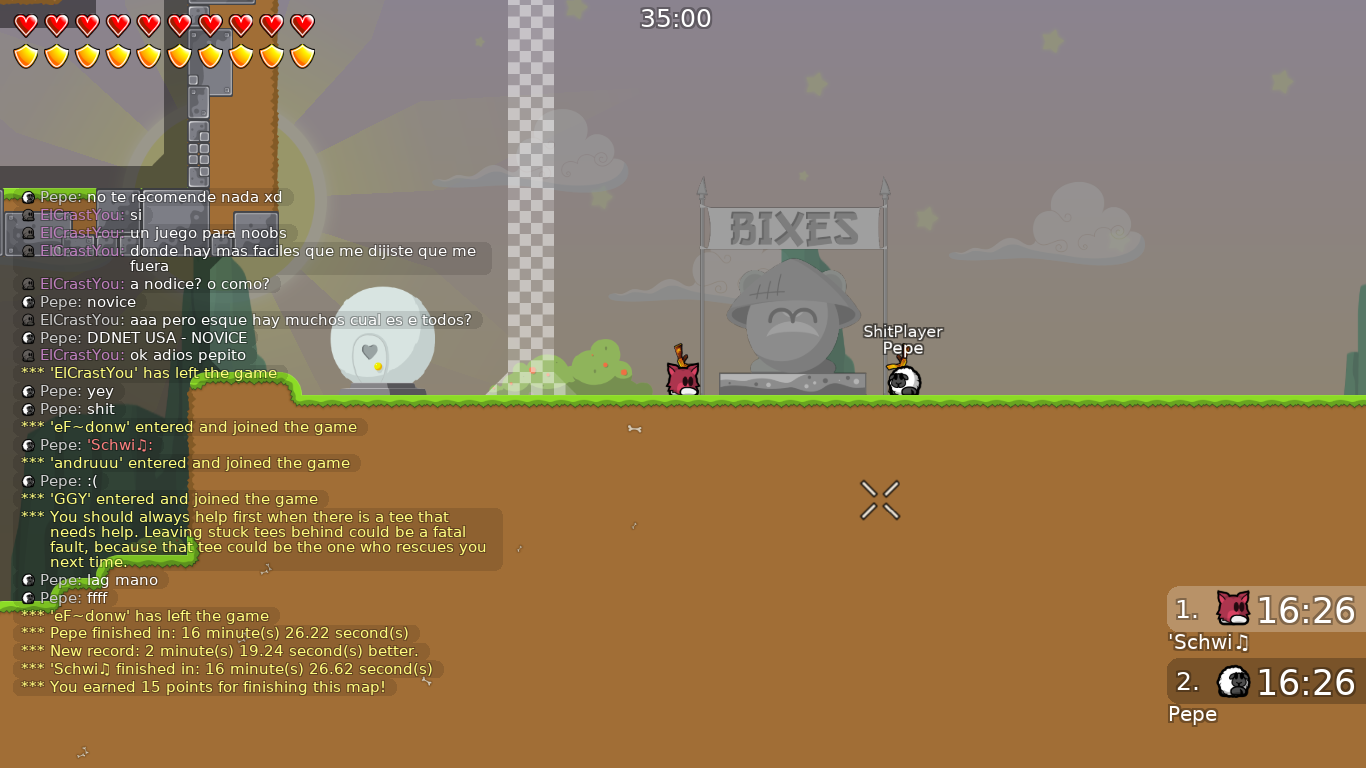Click the pink fox tee near the start line
1366x768 pixels.
point(682,378)
